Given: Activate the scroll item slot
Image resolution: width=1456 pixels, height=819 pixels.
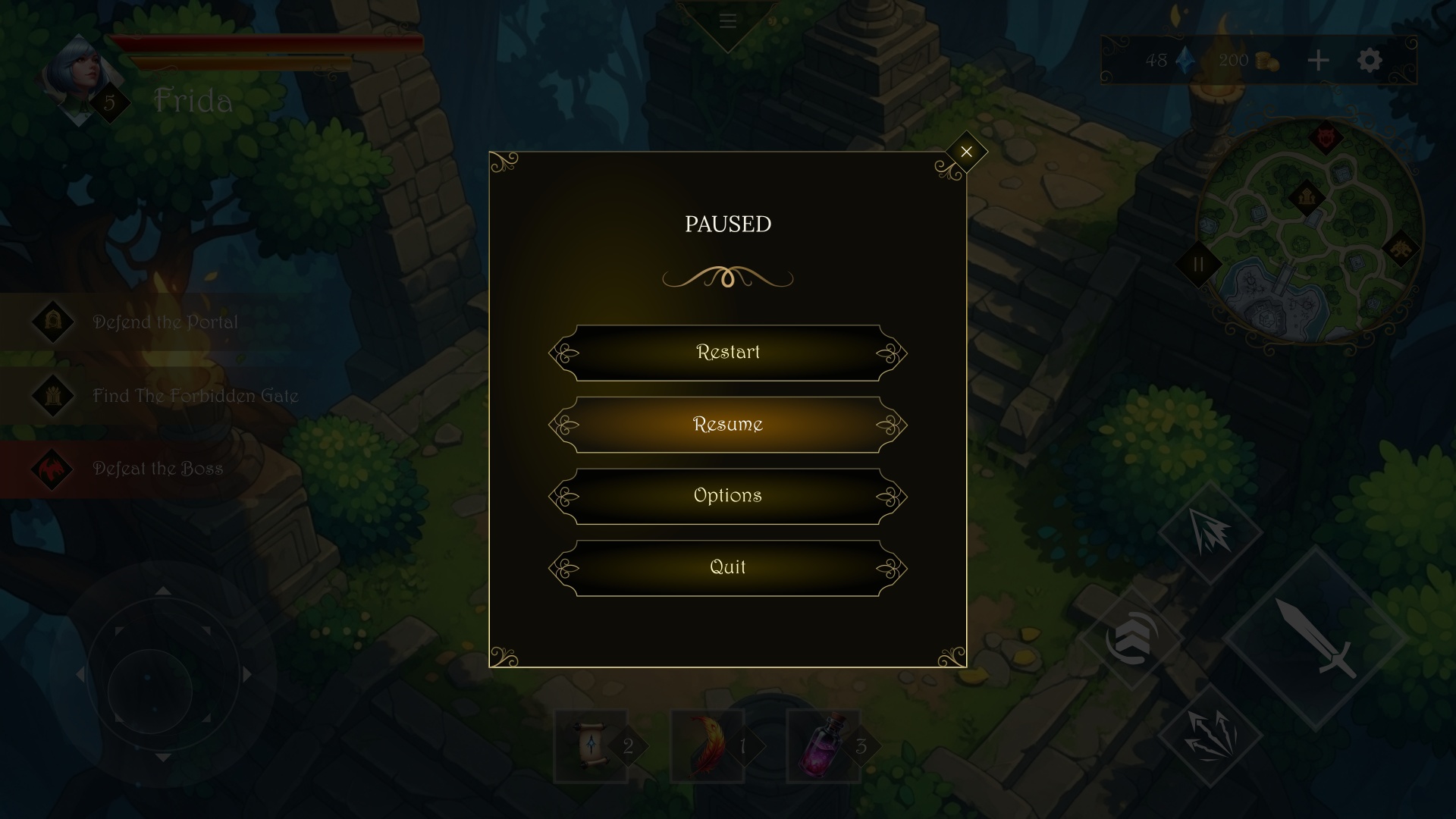Looking at the screenshot, I should (591, 745).
